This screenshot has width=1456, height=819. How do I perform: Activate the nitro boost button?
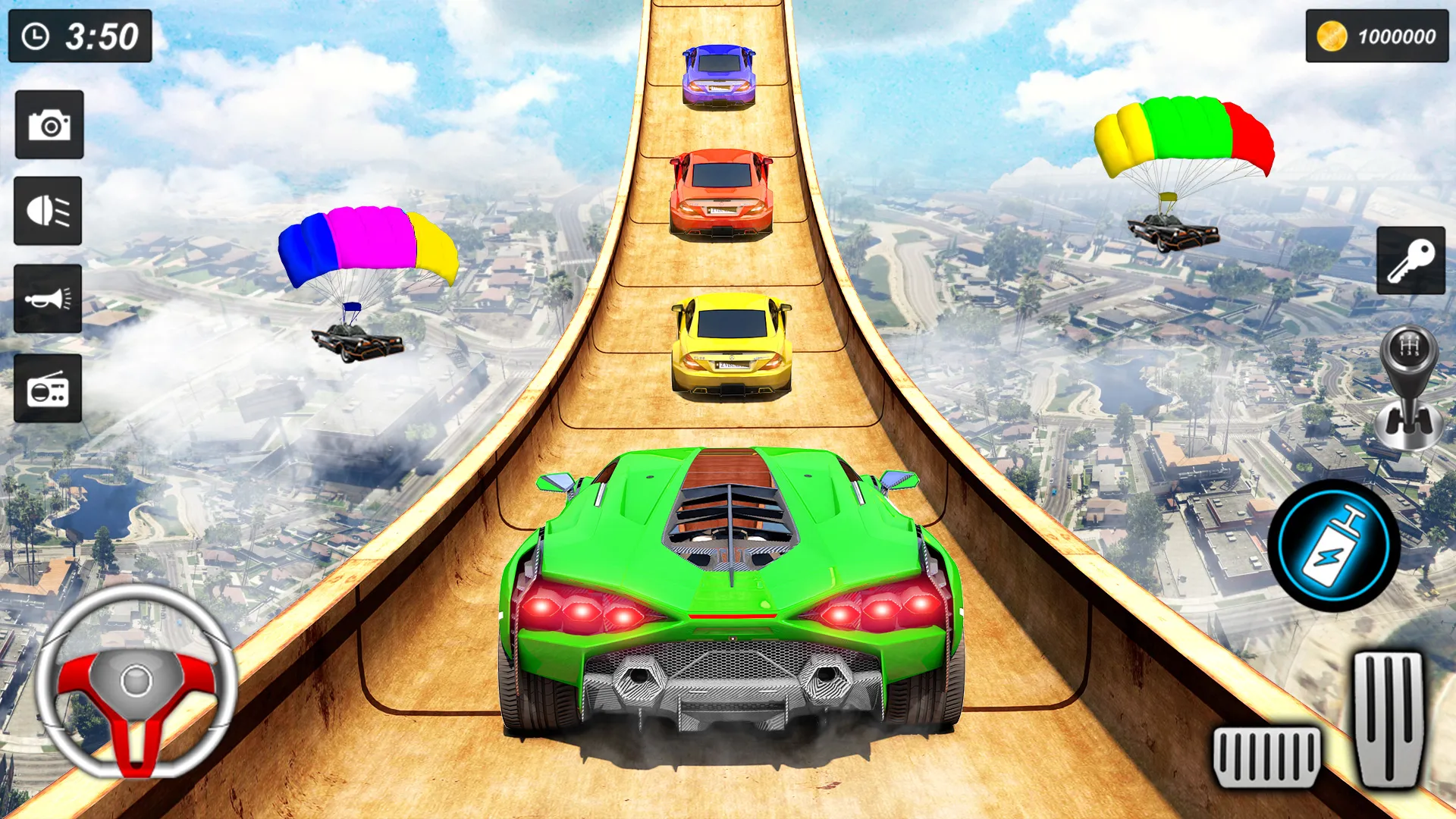point(1333,545)
